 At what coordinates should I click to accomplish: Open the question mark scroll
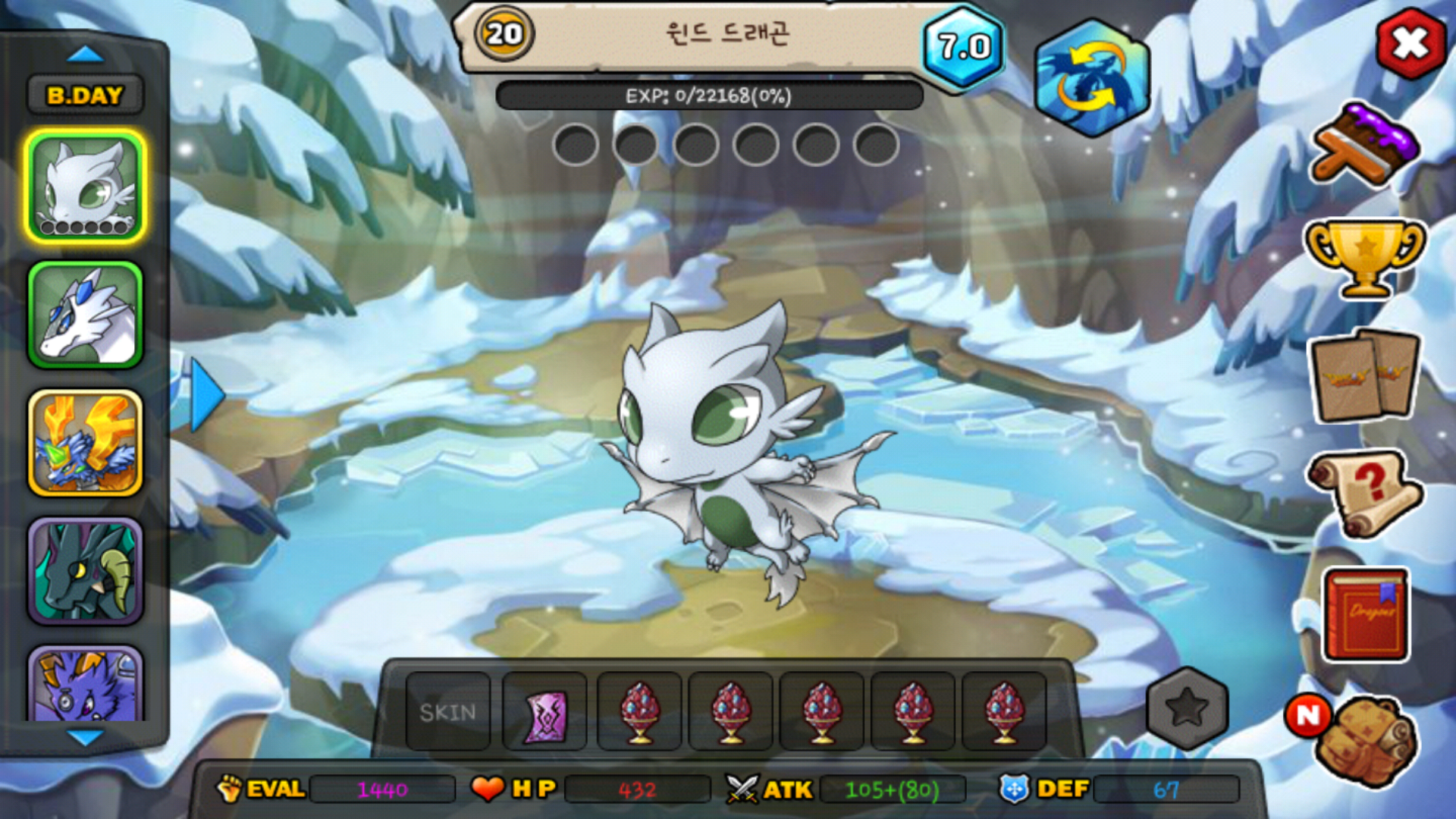pos(1365,493)
